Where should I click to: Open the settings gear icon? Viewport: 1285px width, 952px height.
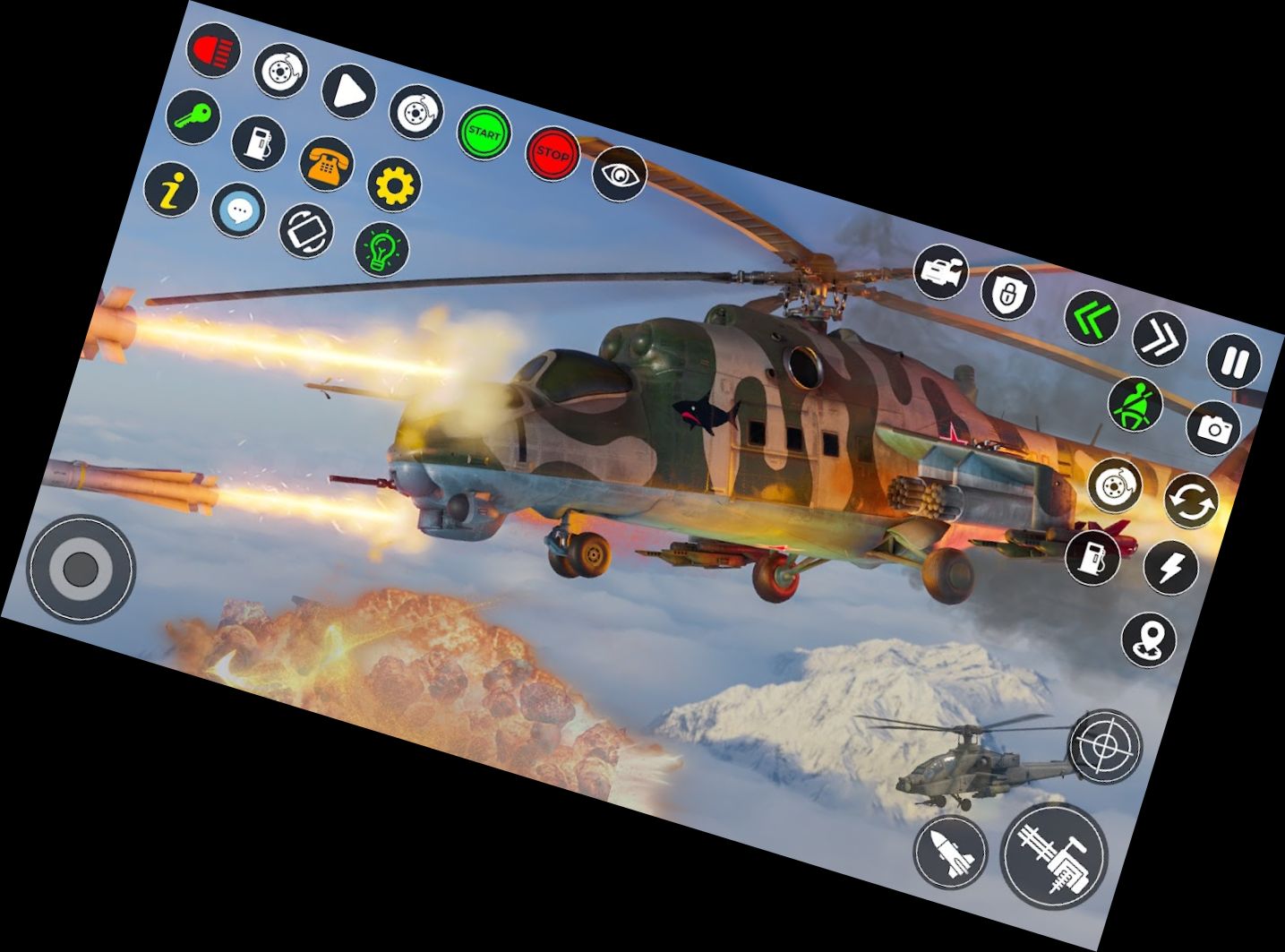(395, 184)
